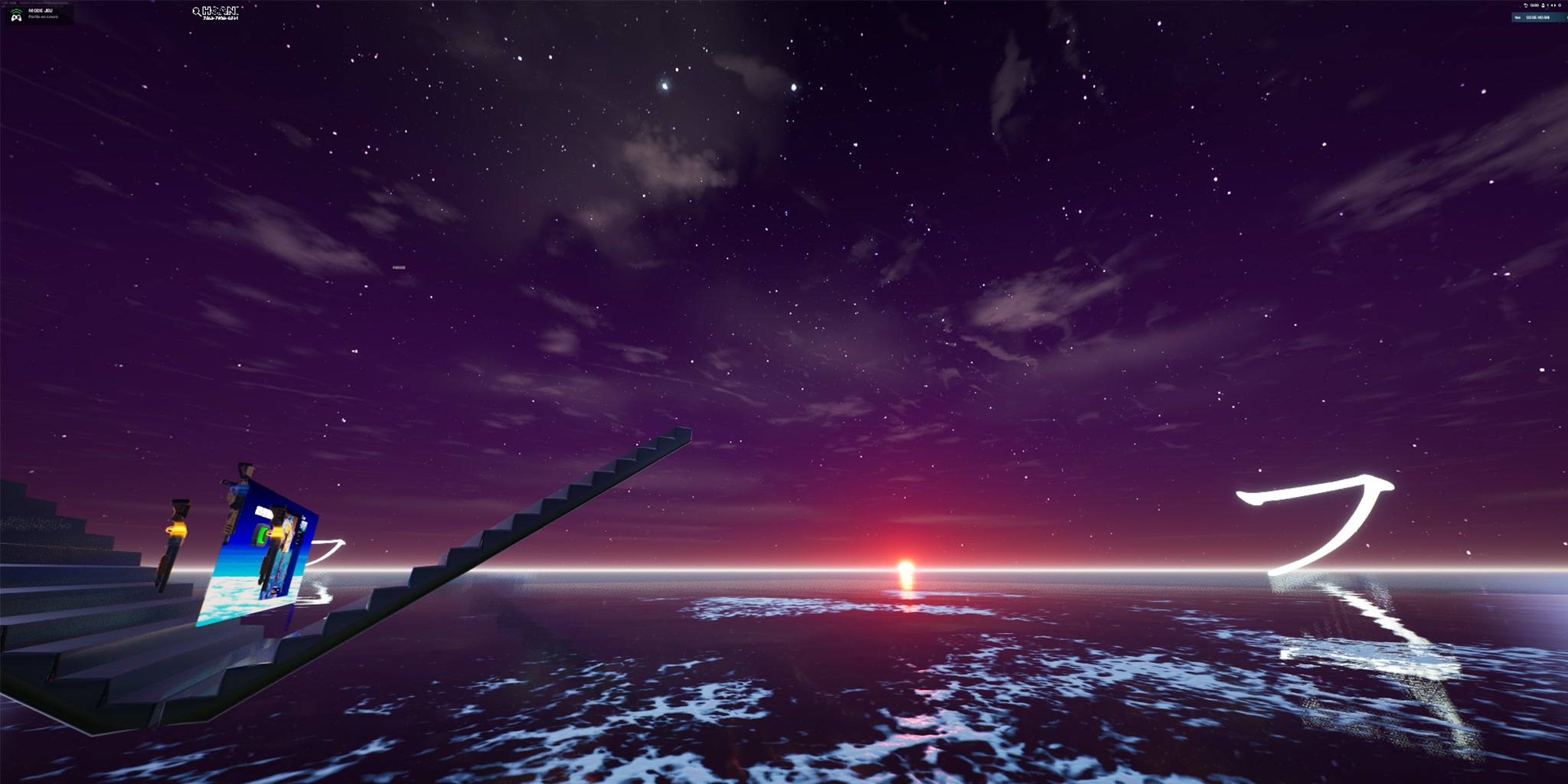Click the CODE HSANI button in the top-right corner

coord(1537,18)
